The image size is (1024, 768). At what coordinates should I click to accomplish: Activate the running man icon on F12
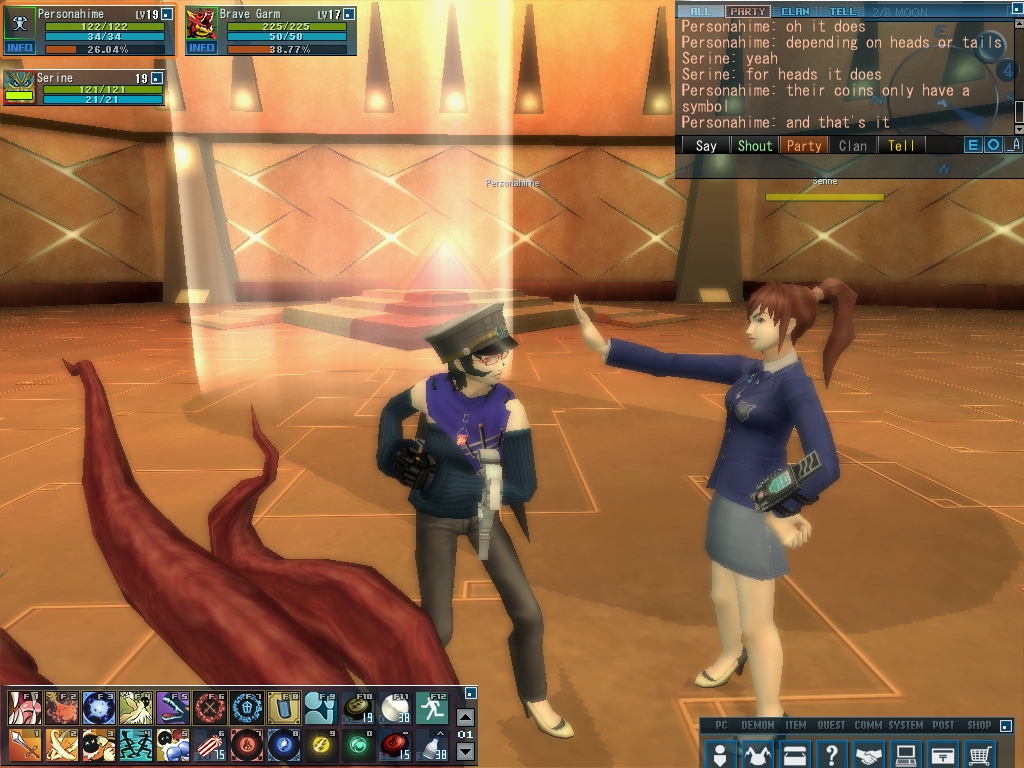click(x=433, y=707)
